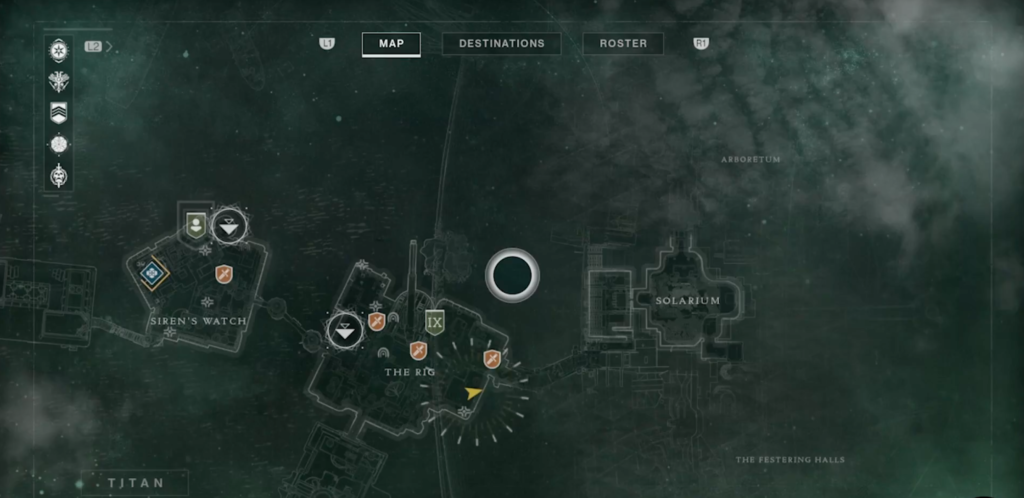Open the rosette milestone icon in the sidebar
Screen dimensions: 1024x498
59,144
